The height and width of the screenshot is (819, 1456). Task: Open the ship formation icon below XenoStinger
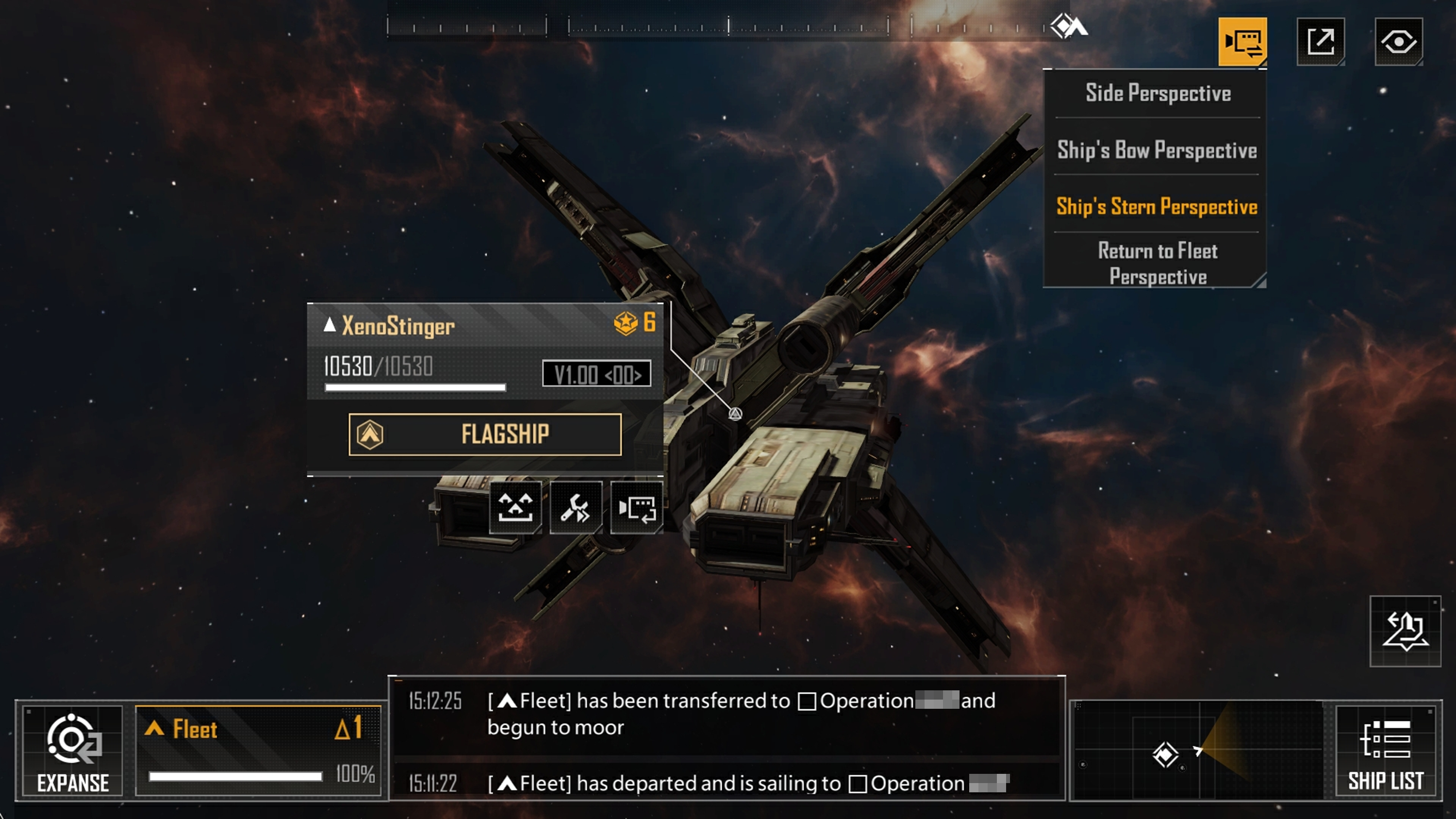[515, 507]
